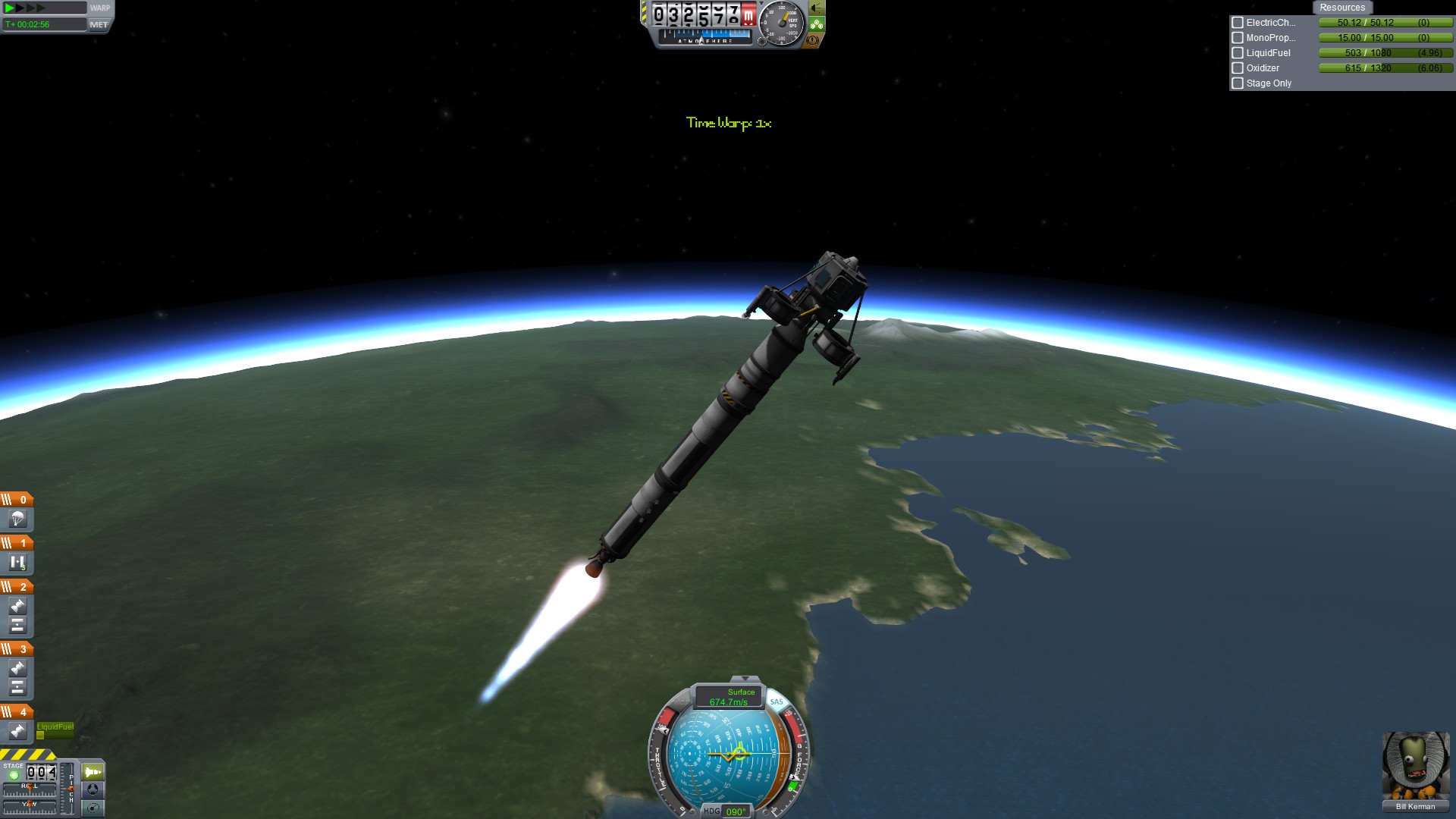Check the ElectricCharge resource box
This screenshot has height=819, width=1456.
pos(1238,23)
